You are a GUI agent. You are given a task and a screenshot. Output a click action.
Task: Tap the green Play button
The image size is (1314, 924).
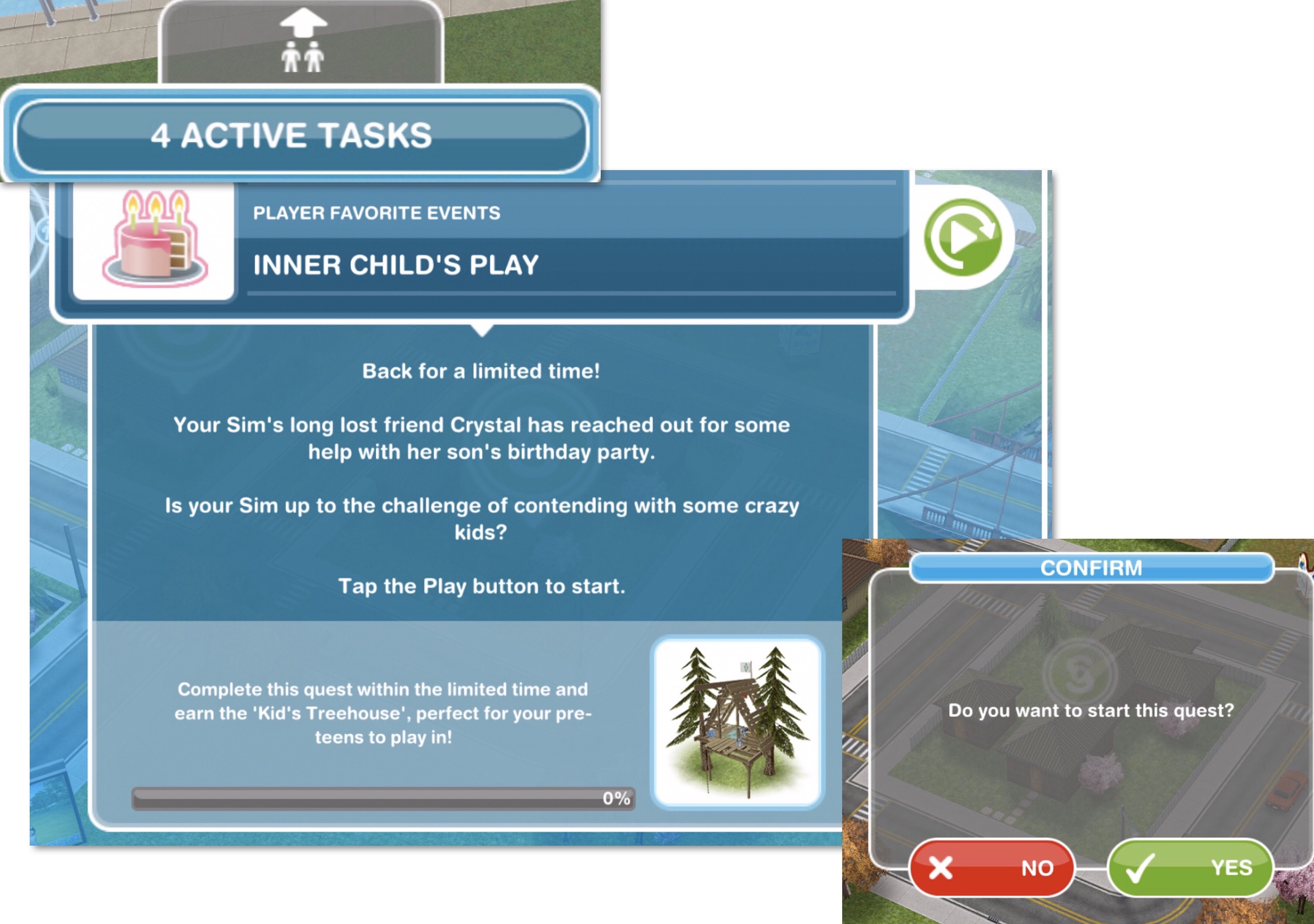click(963, 237)
